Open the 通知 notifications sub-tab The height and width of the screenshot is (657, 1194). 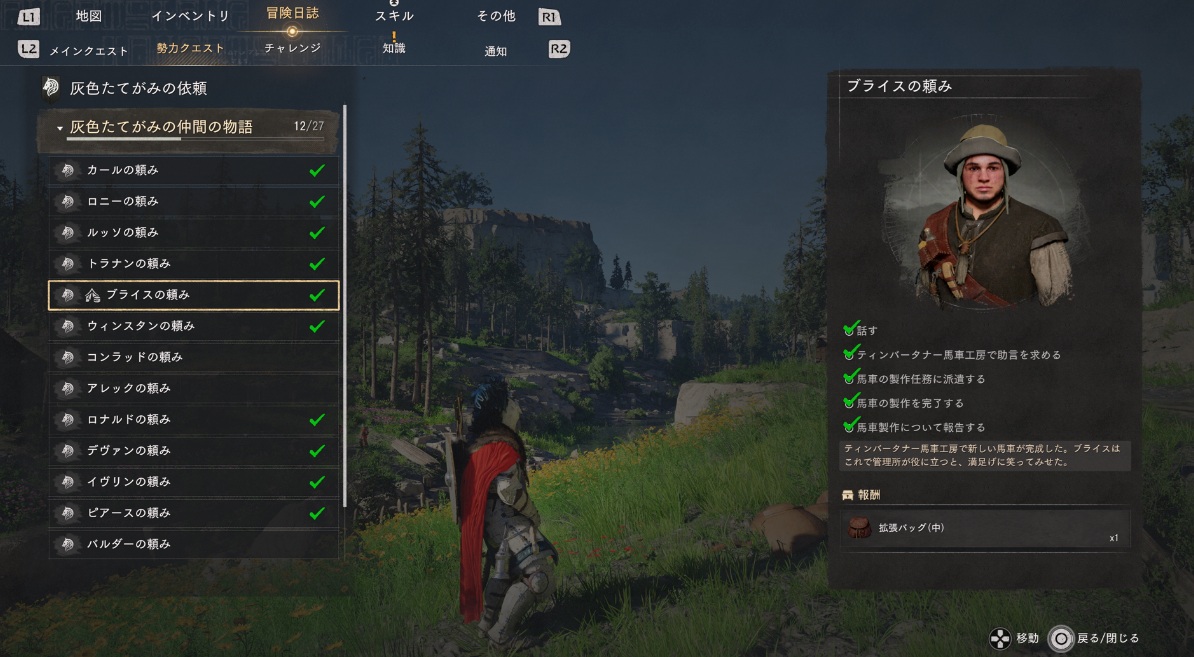pos(496,51)
